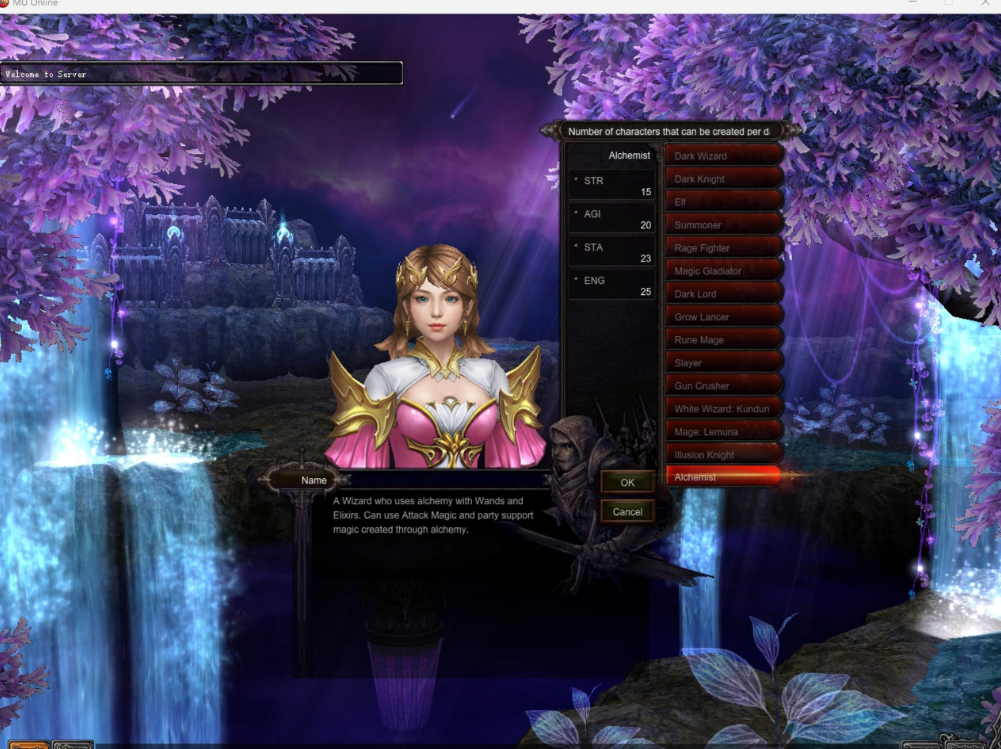This screenshot has height=749, width=1001.
Task: Pick the Slayer class
Action: click(722, 363)
